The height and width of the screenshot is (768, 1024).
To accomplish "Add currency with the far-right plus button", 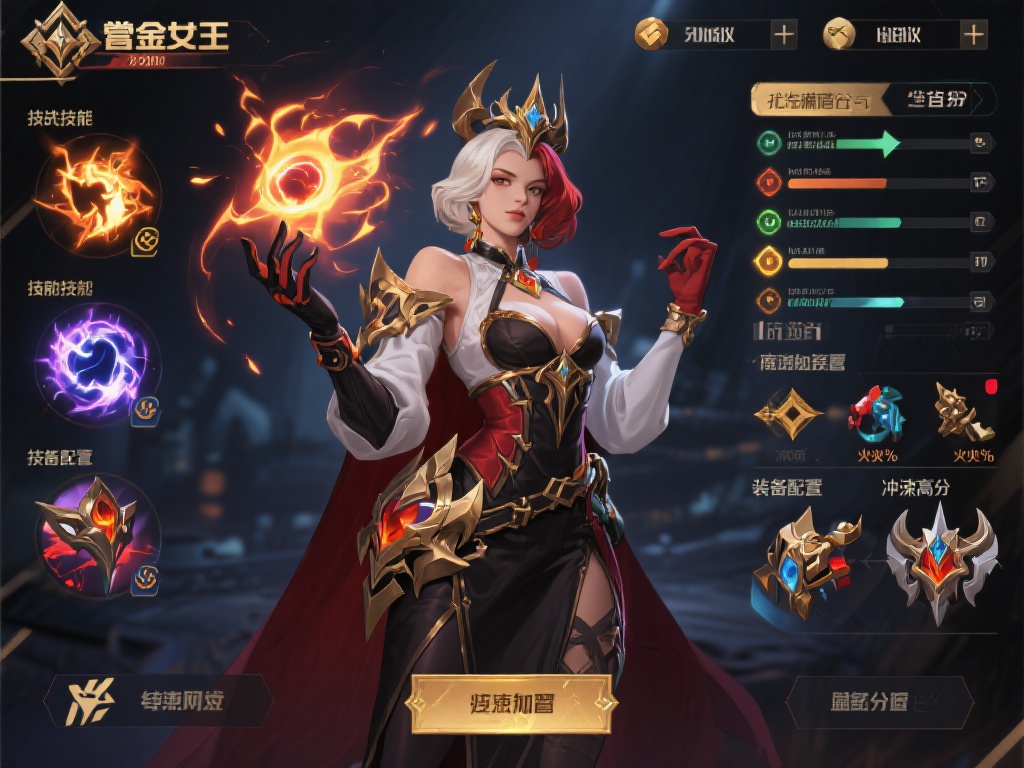I will click(973, 35).
